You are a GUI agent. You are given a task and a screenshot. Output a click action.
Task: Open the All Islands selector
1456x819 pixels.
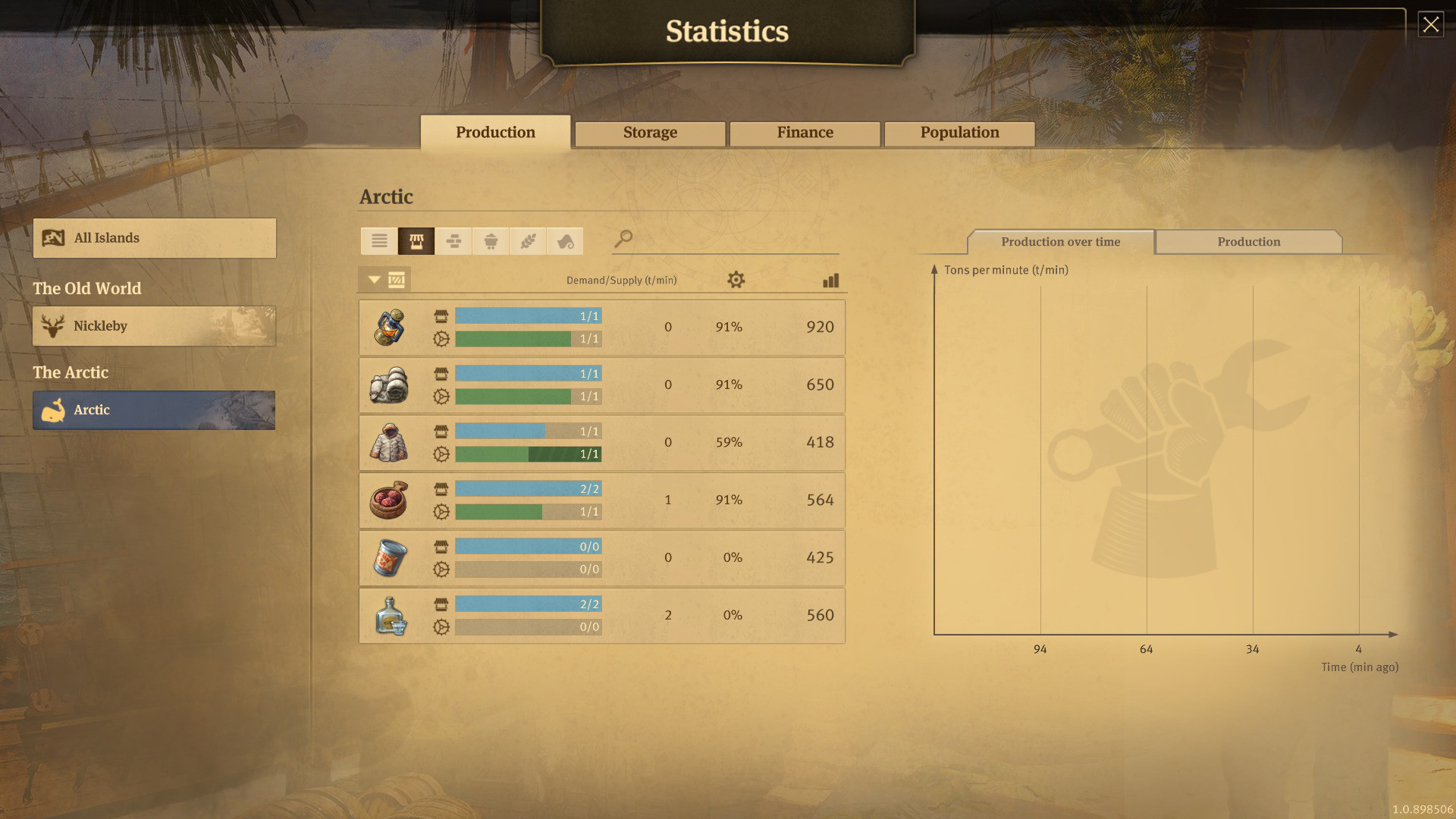click(x=153, y=237)
